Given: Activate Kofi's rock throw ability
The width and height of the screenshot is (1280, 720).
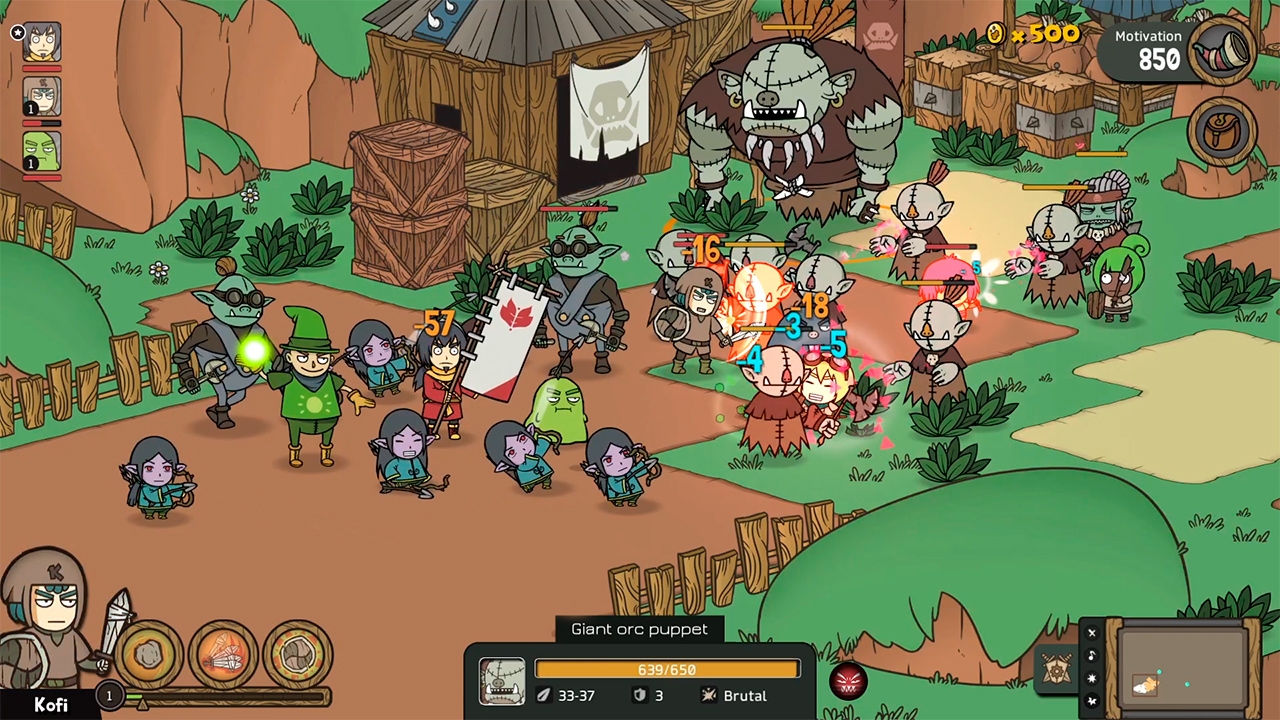Looking at the screenshot, I should point(149,655).
